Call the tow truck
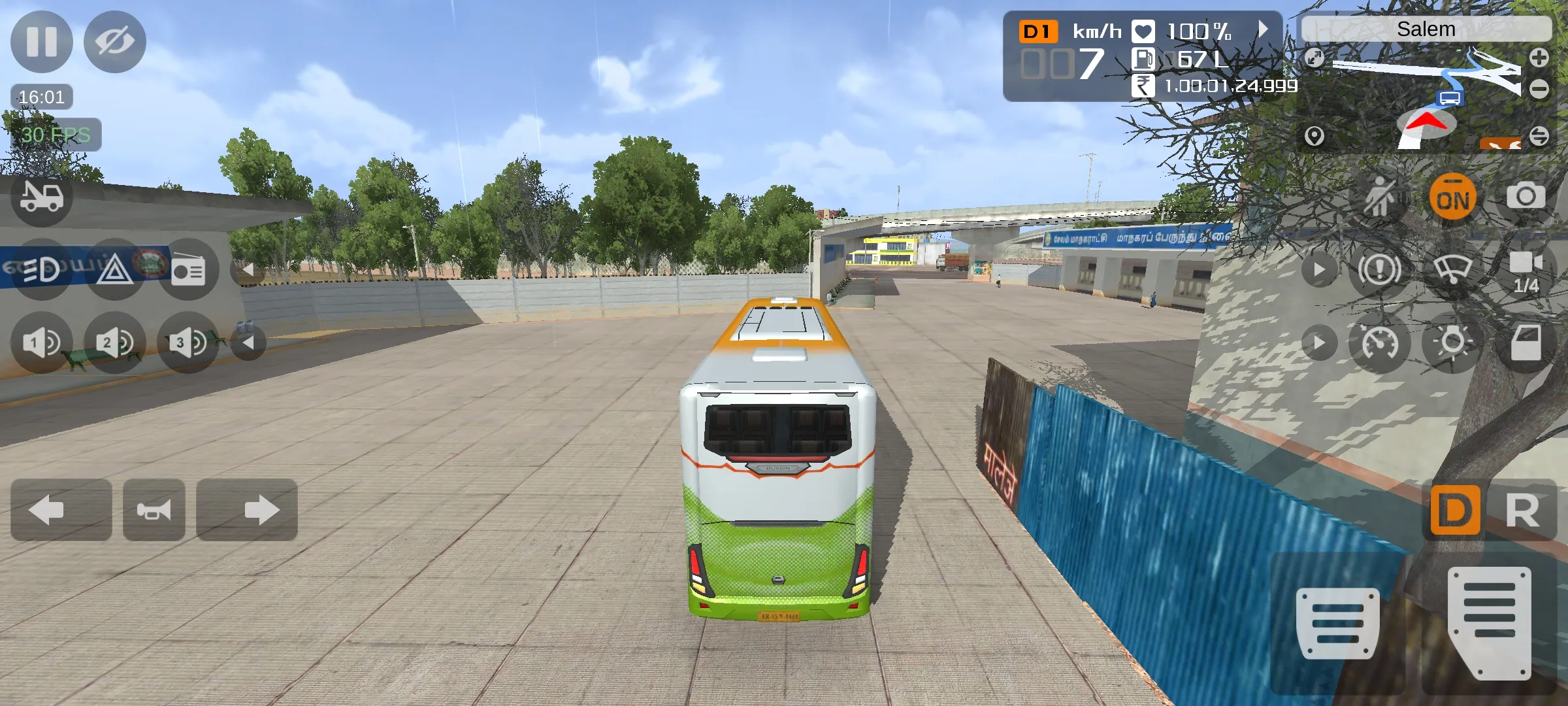The height and width of the screenshot is (706, 1568). click(42, 197)
